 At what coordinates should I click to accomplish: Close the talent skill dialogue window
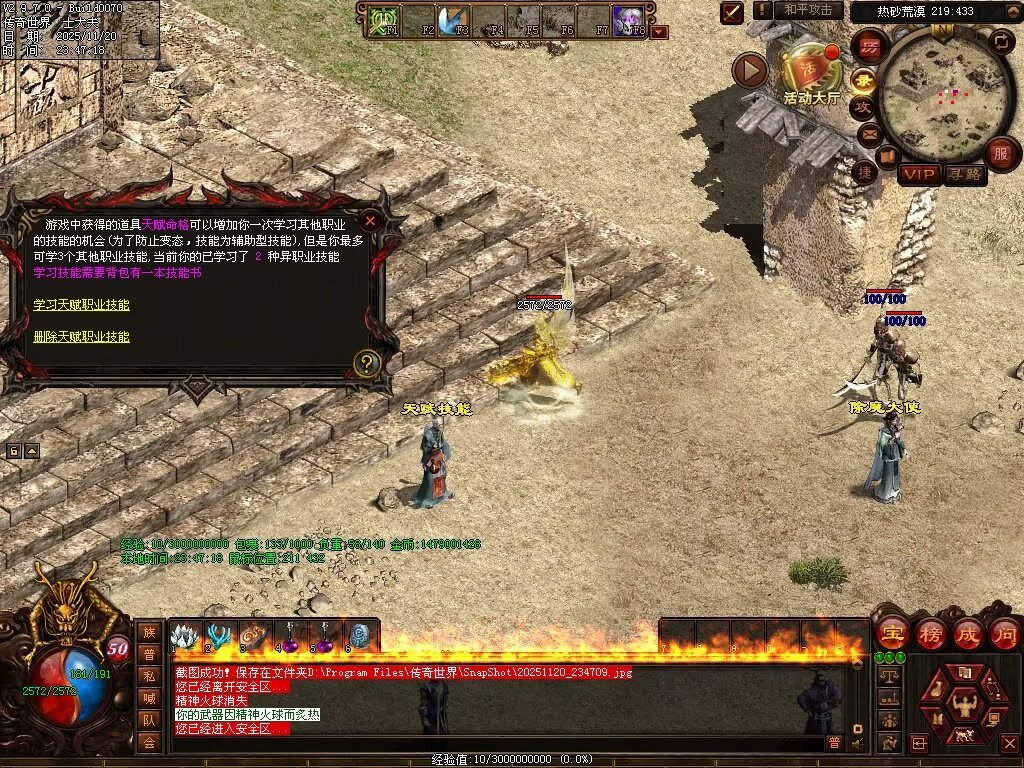coord(370,221)
